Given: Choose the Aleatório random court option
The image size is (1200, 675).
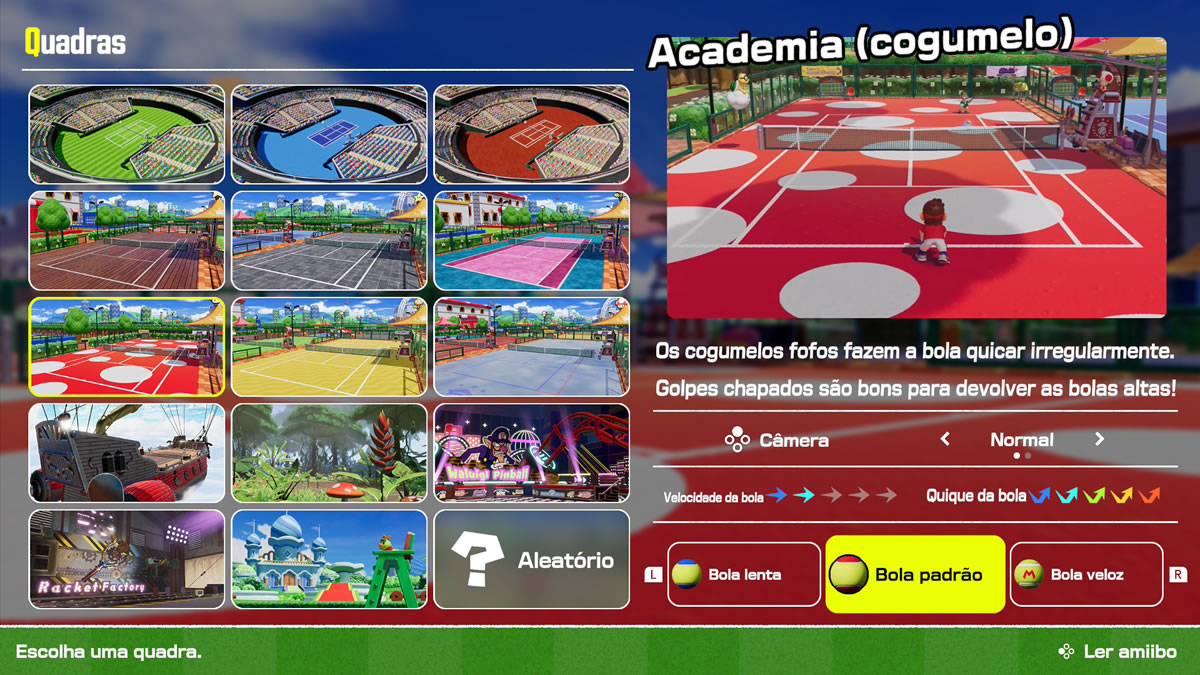Looking at the screenshot, I should [x=531, y=559].
